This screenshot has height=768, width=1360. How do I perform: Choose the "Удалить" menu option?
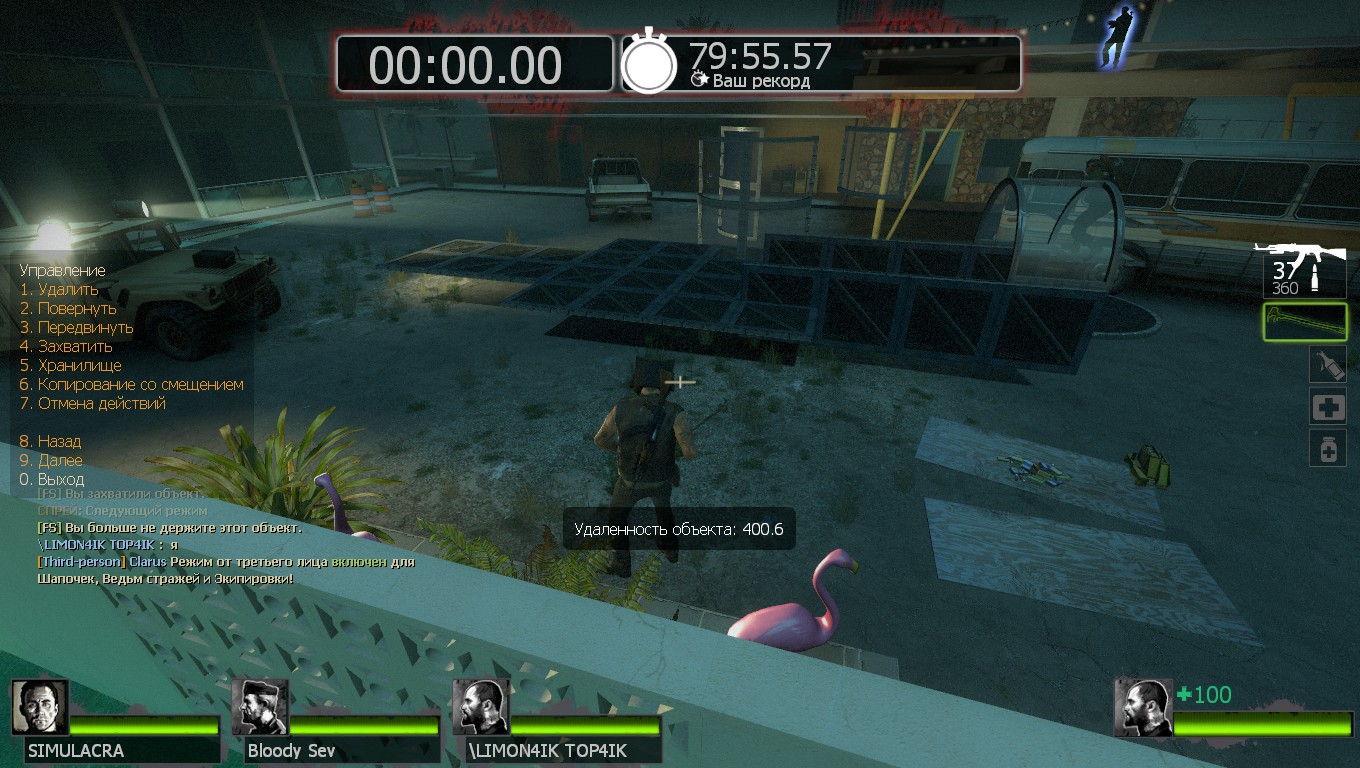(68, 290)
